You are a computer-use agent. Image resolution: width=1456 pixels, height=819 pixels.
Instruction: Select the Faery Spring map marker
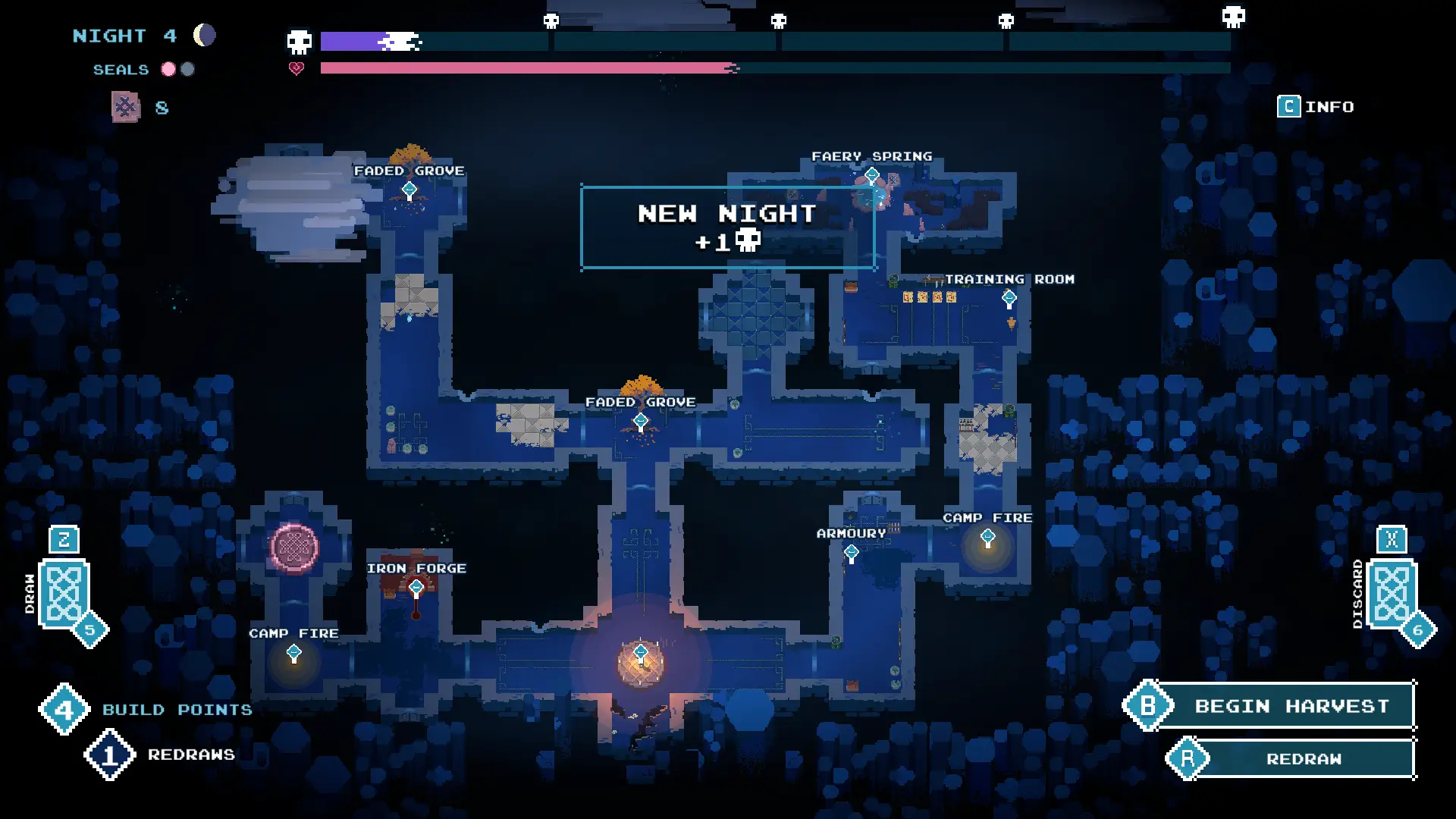872,176
